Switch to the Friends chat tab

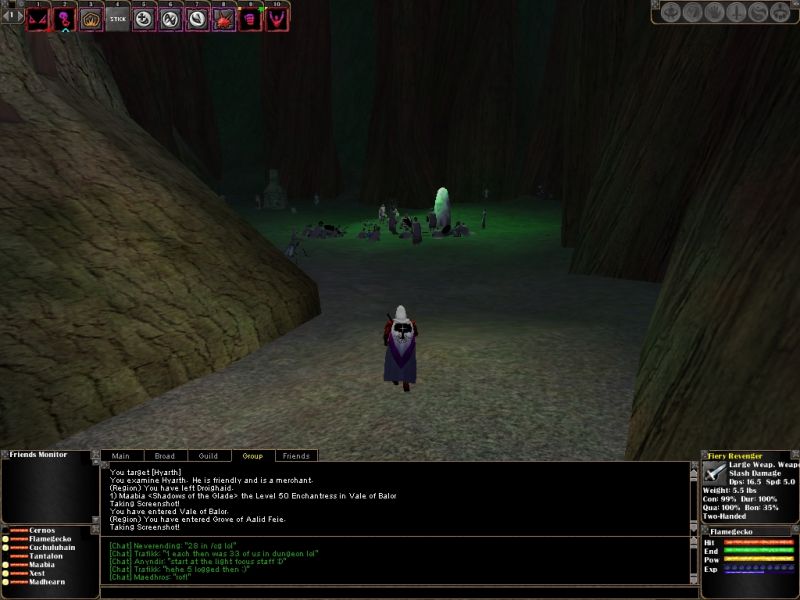(x=296, y=456)
